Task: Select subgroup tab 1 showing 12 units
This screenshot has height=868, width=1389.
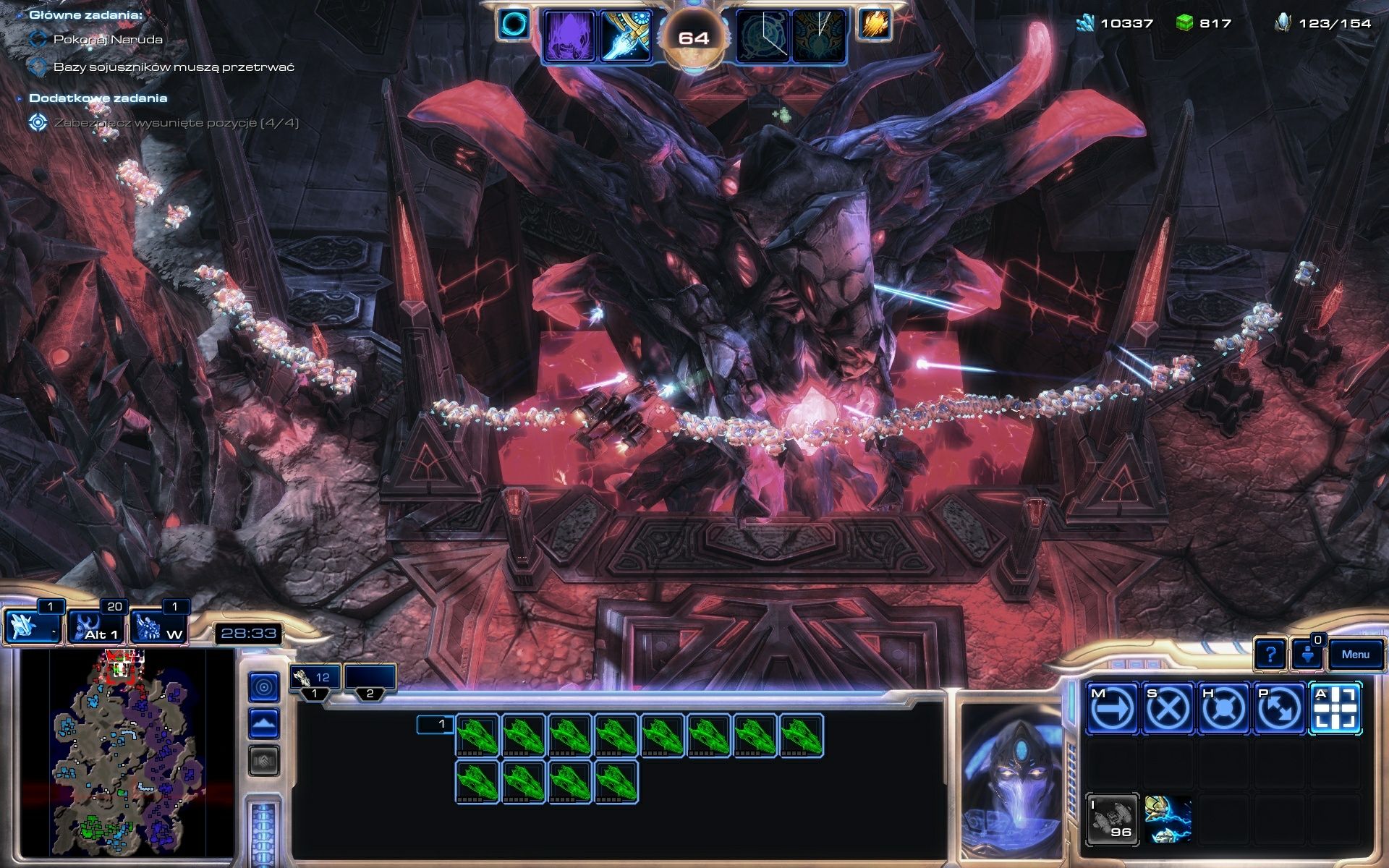Action: [x=316, y=678]
